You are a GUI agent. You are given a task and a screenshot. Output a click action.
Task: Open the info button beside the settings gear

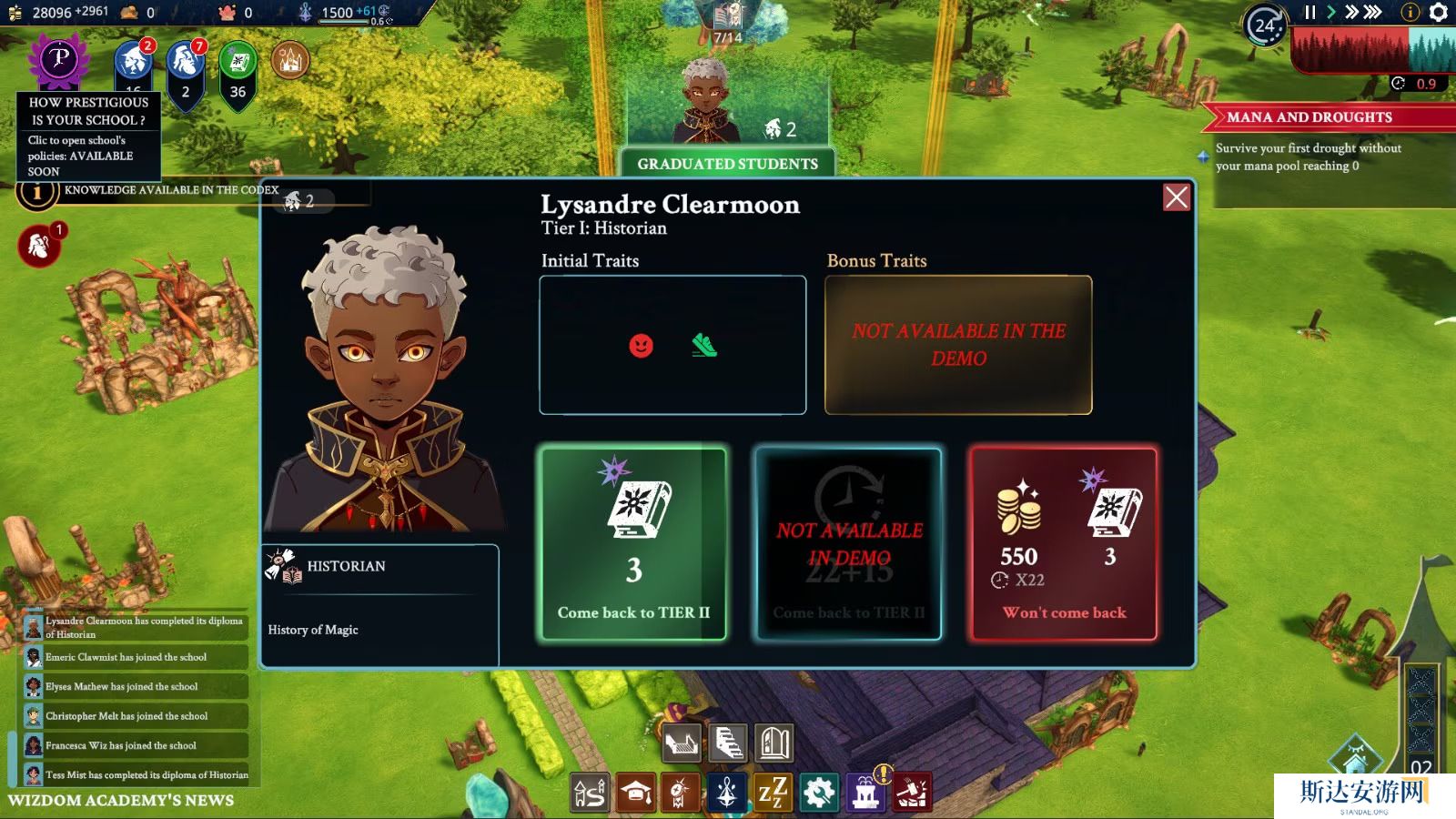point(1410,12)
